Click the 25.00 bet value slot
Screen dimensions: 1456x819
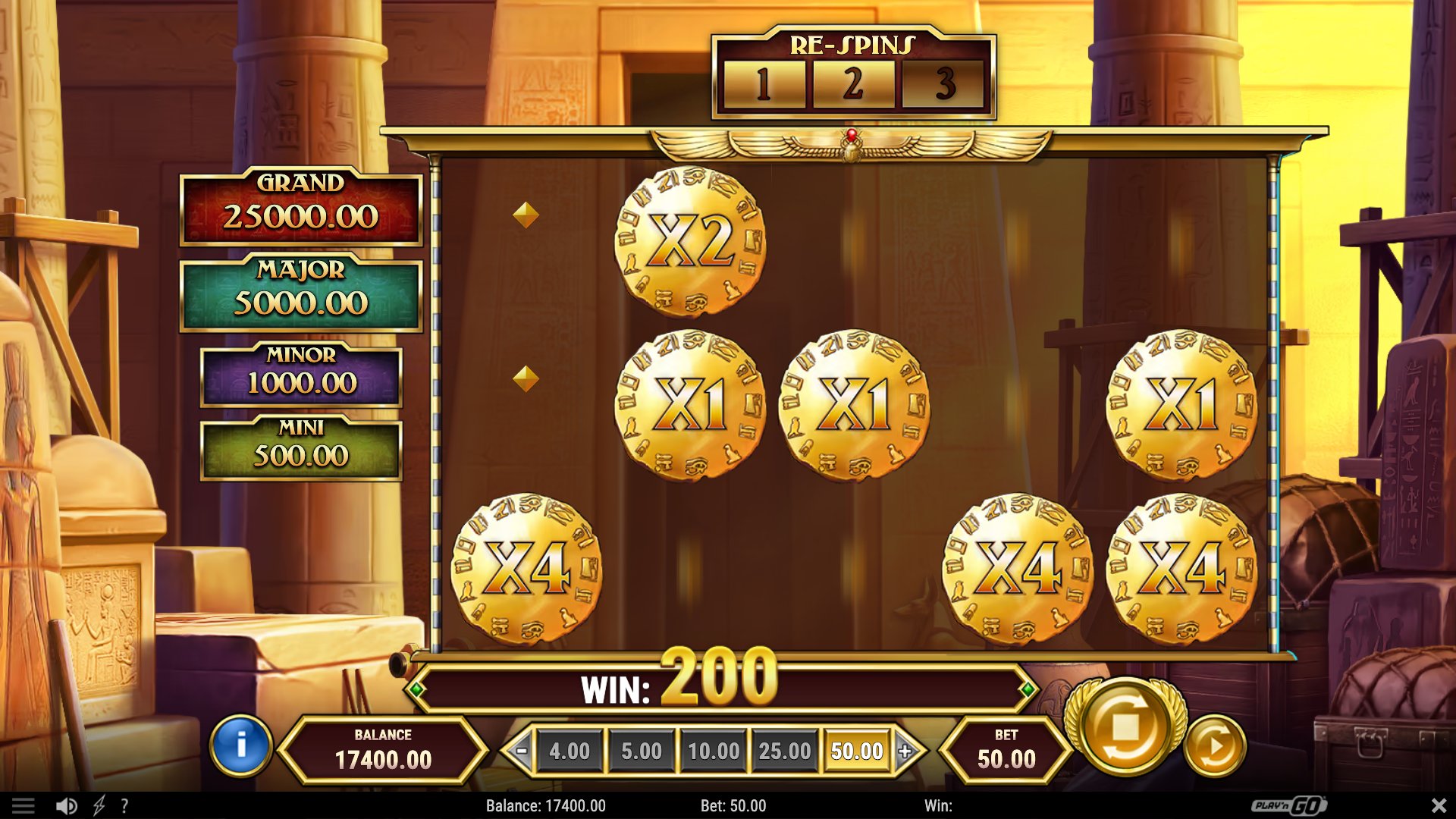pos(784,751)
